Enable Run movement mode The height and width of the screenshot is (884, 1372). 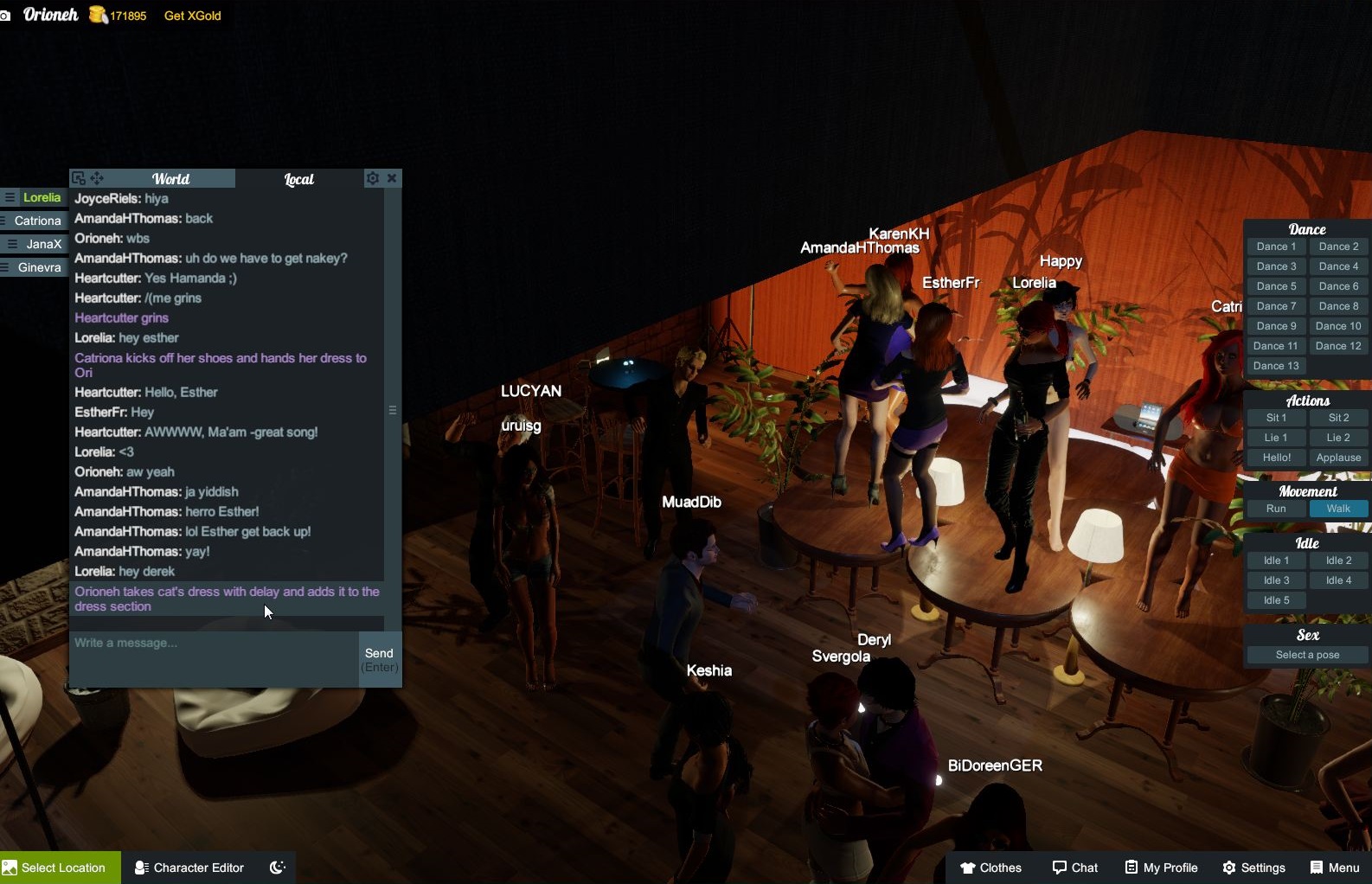1275,509
